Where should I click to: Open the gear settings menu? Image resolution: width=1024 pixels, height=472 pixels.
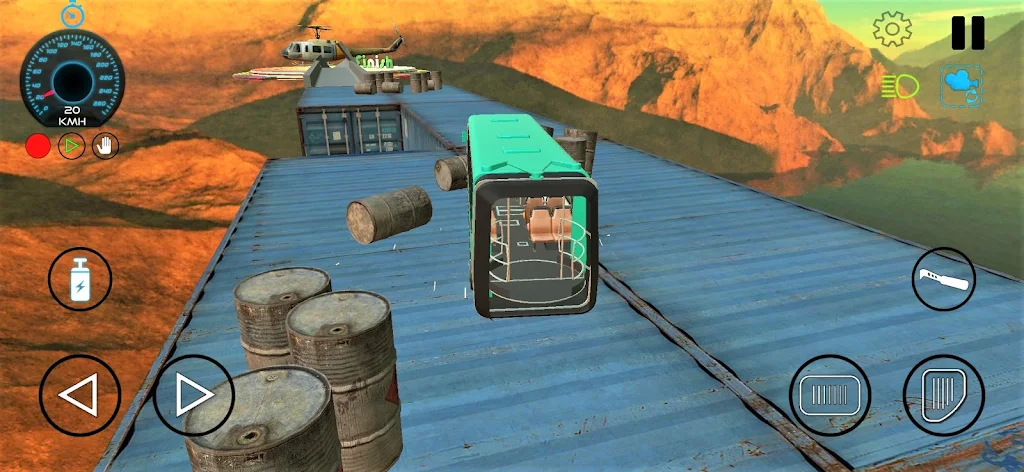892,29
